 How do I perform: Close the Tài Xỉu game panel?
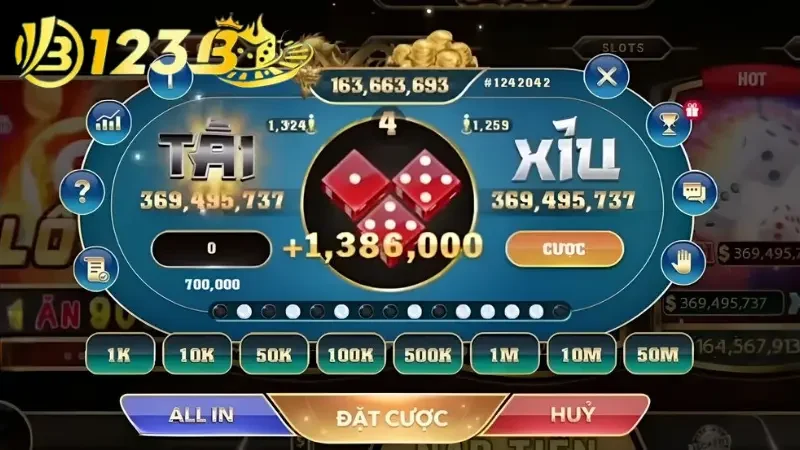tap(606, 76)
